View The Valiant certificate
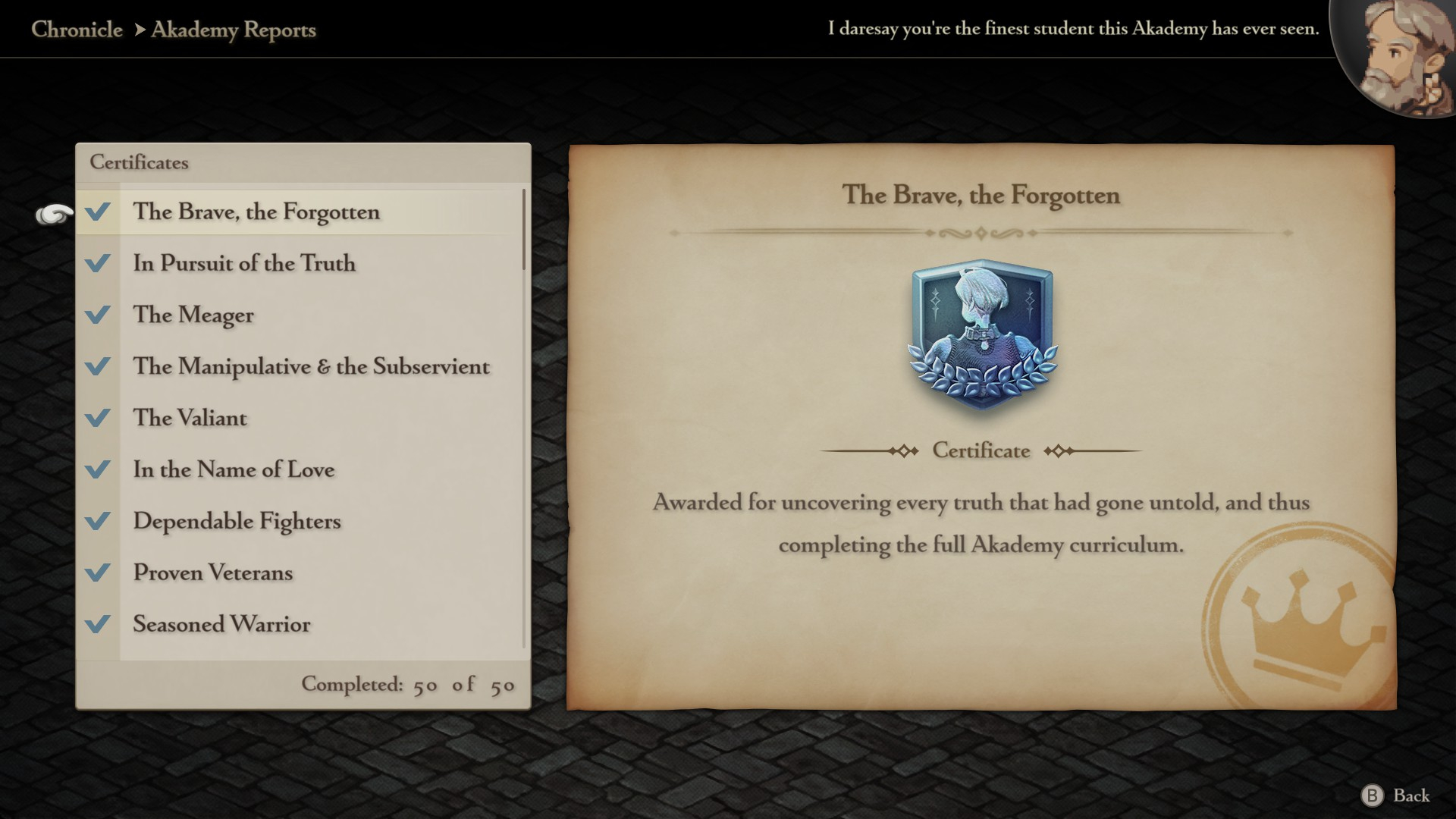The height and width of the screenshot is (819, 1456). [190, 419]
